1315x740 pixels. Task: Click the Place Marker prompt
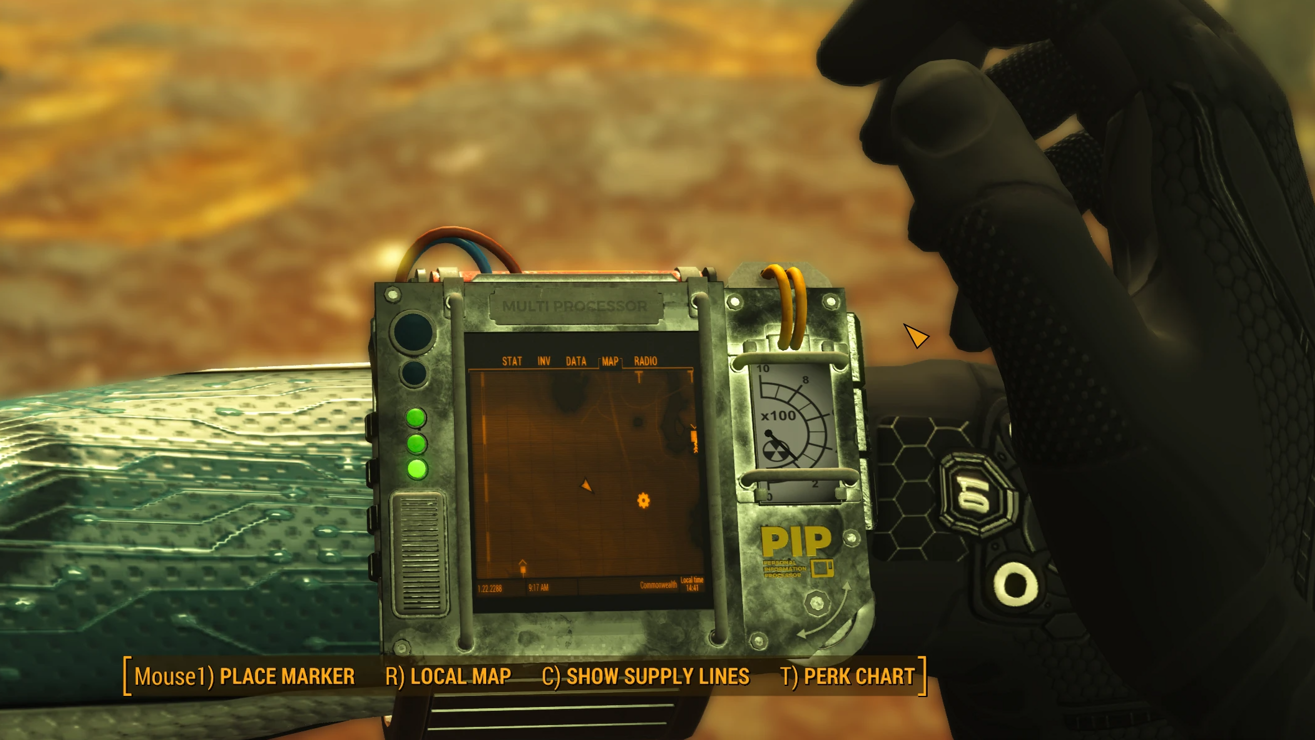coord(244,677)
